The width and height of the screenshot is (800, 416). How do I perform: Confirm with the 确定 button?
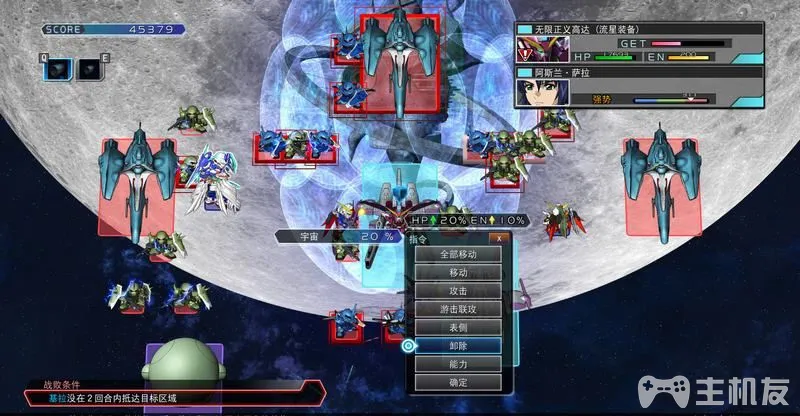(x=457, y=382)
